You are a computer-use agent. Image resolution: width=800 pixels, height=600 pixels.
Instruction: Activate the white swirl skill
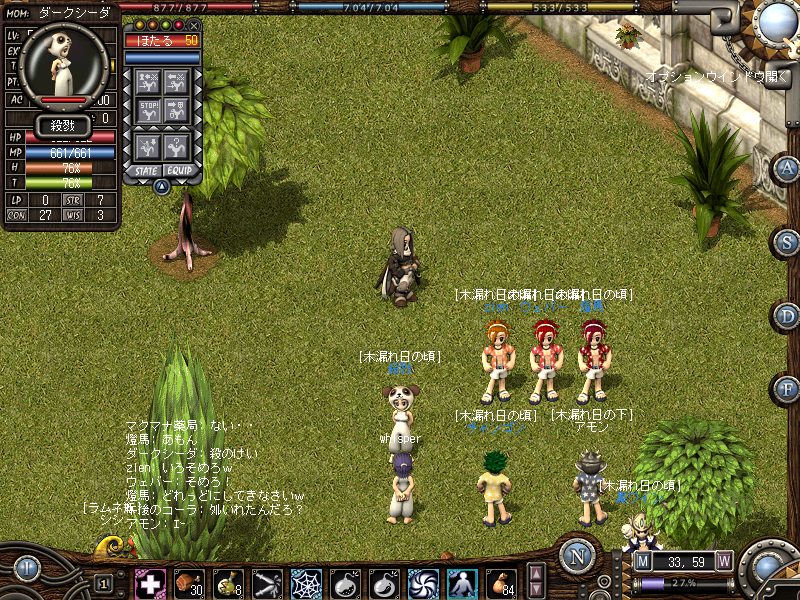coord(423,583)
